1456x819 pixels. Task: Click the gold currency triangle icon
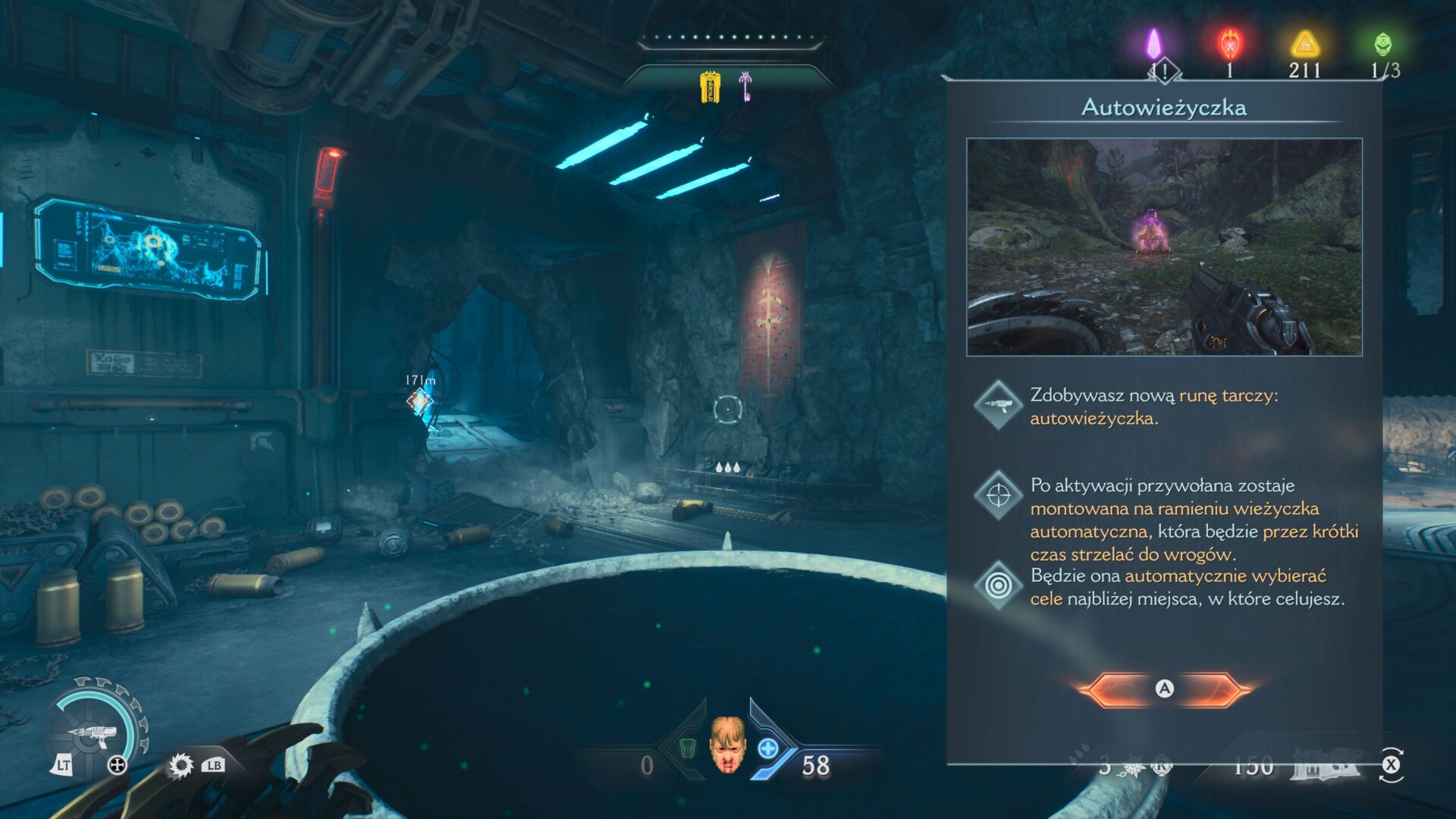pyautogui.click(x=1305, y=44)
